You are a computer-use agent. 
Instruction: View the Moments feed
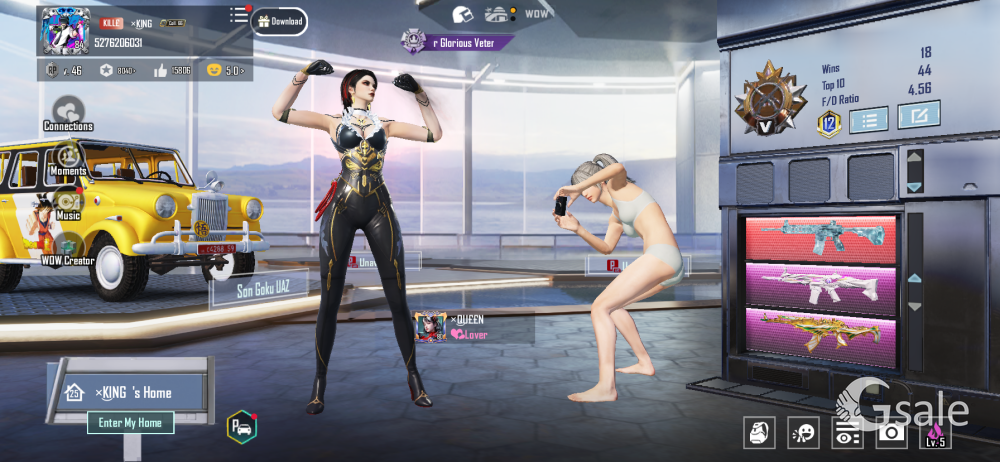click(x=68, y=158)
